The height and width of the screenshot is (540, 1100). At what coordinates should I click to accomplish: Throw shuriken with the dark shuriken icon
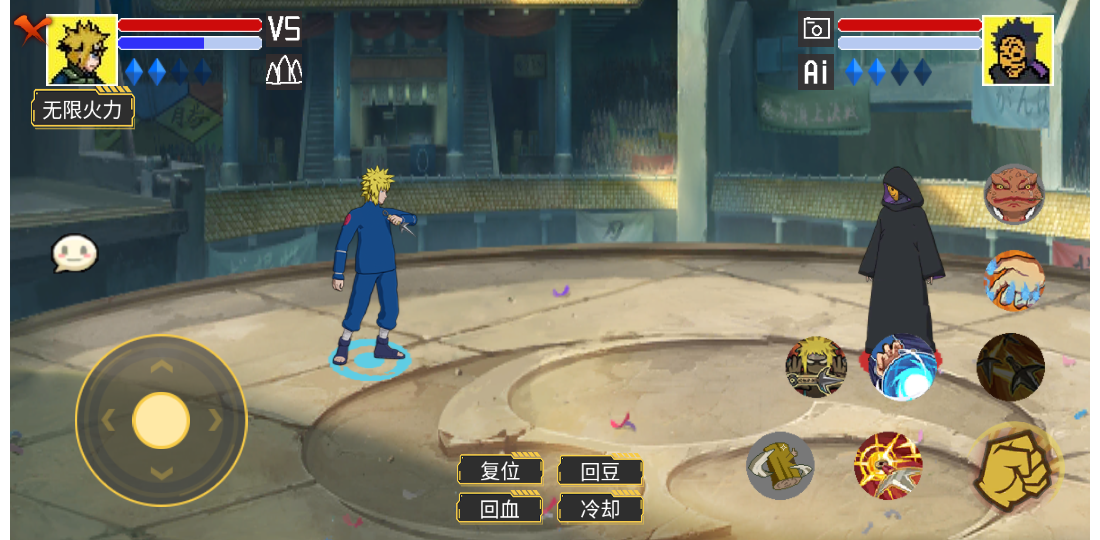1010,367
